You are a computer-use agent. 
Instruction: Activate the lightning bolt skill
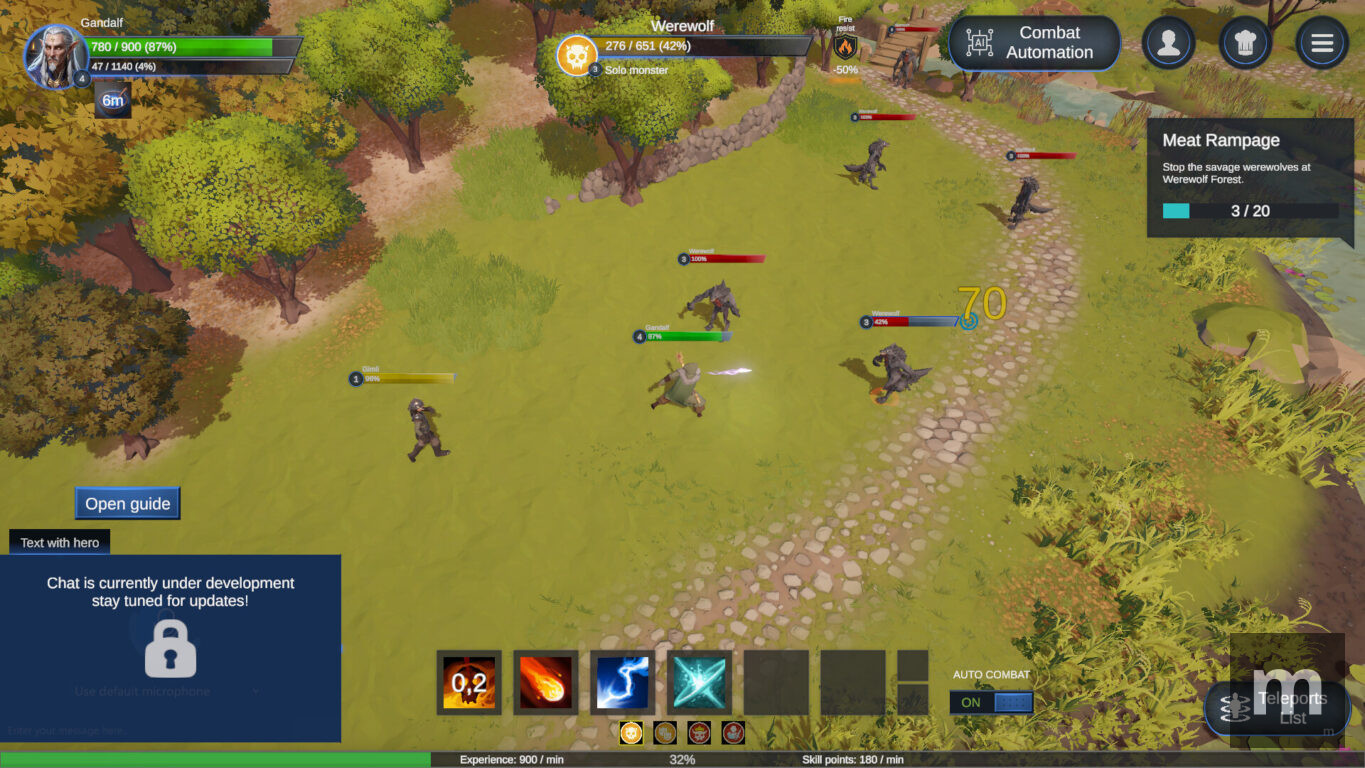pyautogui.click(x=622, y=683)
